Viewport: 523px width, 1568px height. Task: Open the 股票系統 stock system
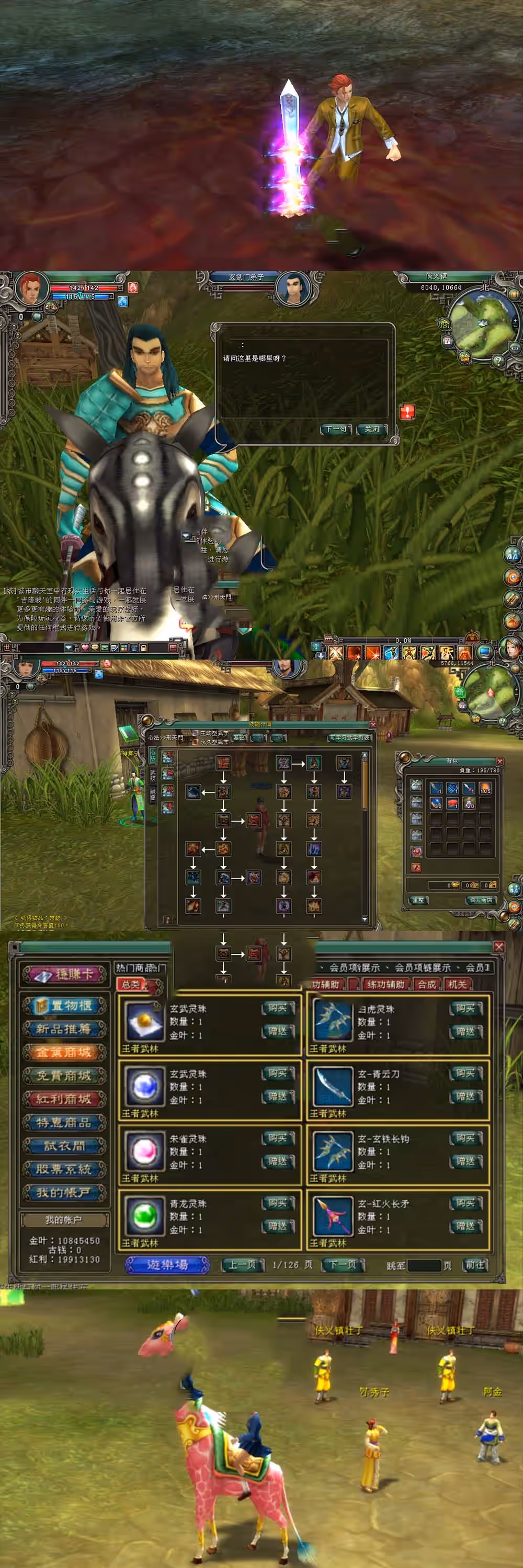64,1169
